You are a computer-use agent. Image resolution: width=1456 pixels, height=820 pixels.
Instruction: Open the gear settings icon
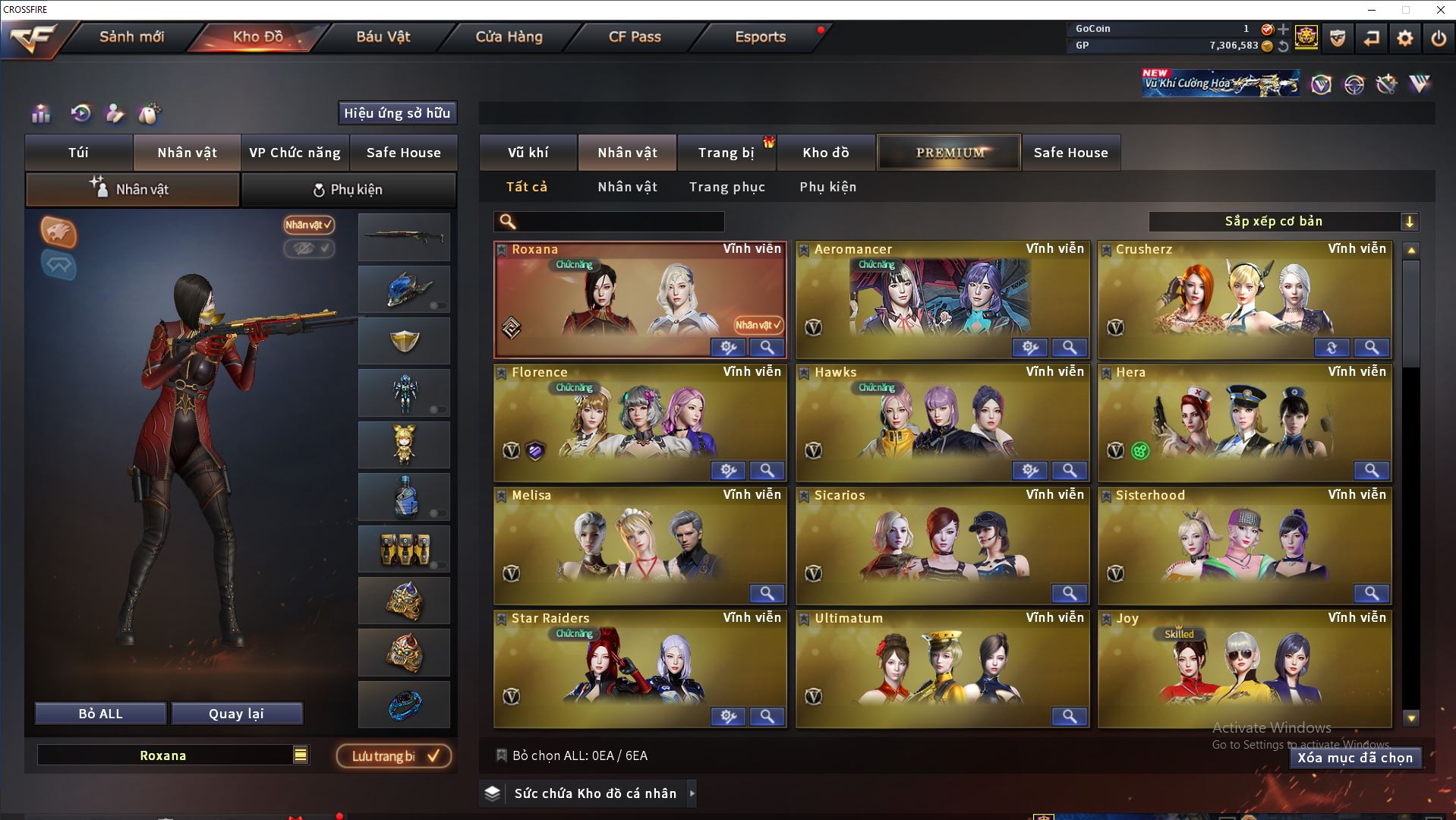[1404, 38]
